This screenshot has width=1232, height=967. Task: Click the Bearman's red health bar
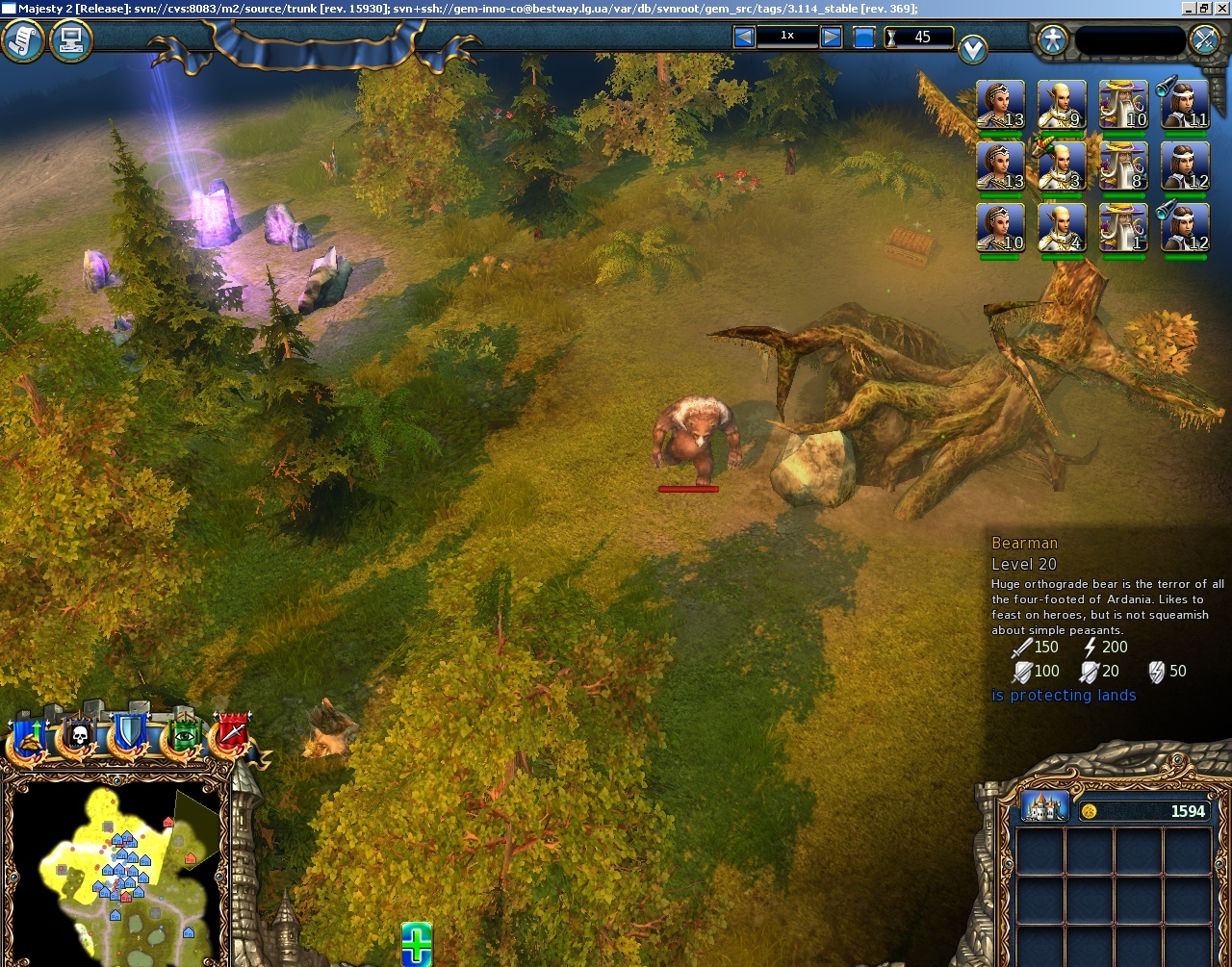coord(689,488)
